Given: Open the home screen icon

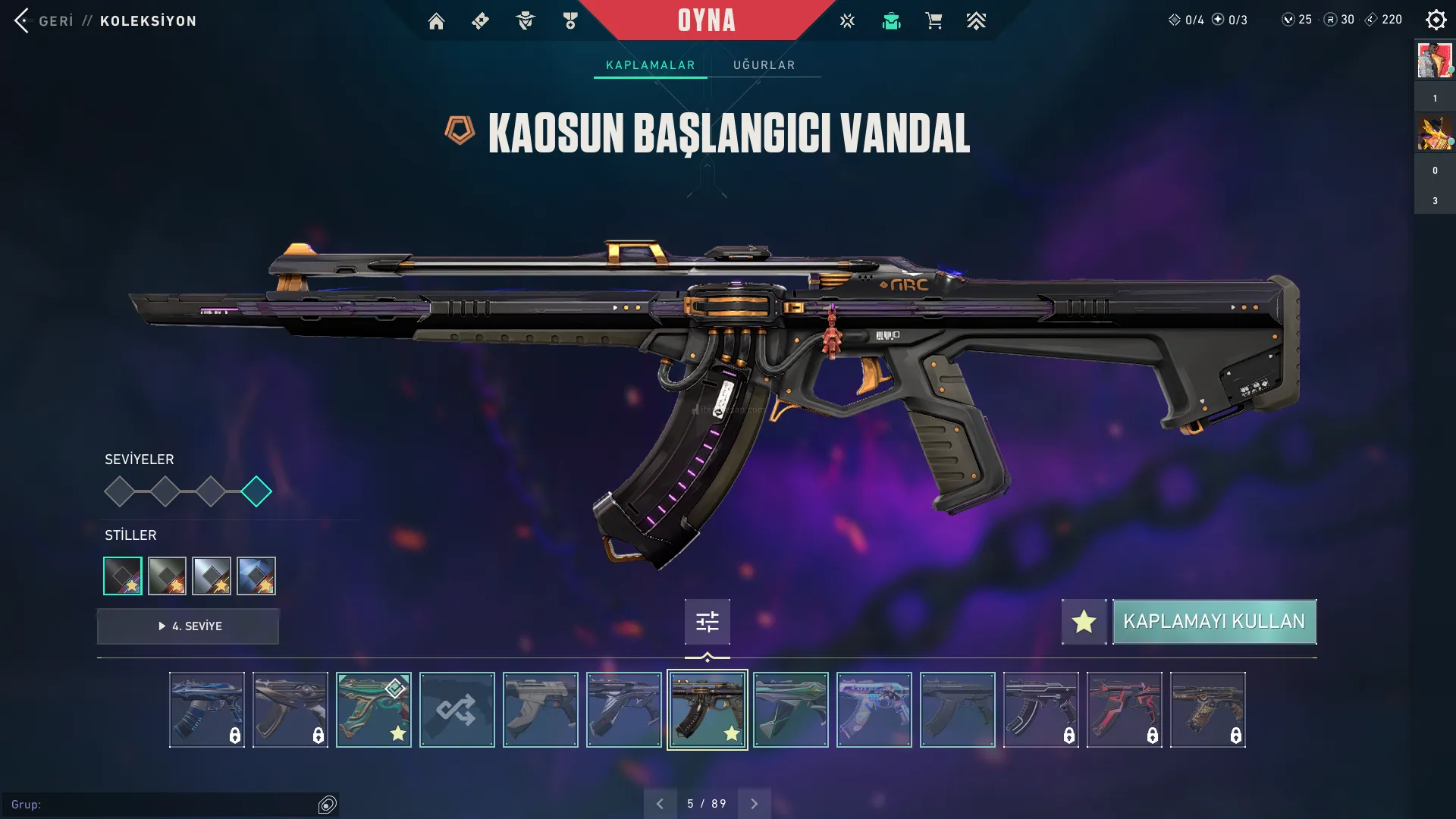Looking at the screenshot, I should (x=436, y=21).
